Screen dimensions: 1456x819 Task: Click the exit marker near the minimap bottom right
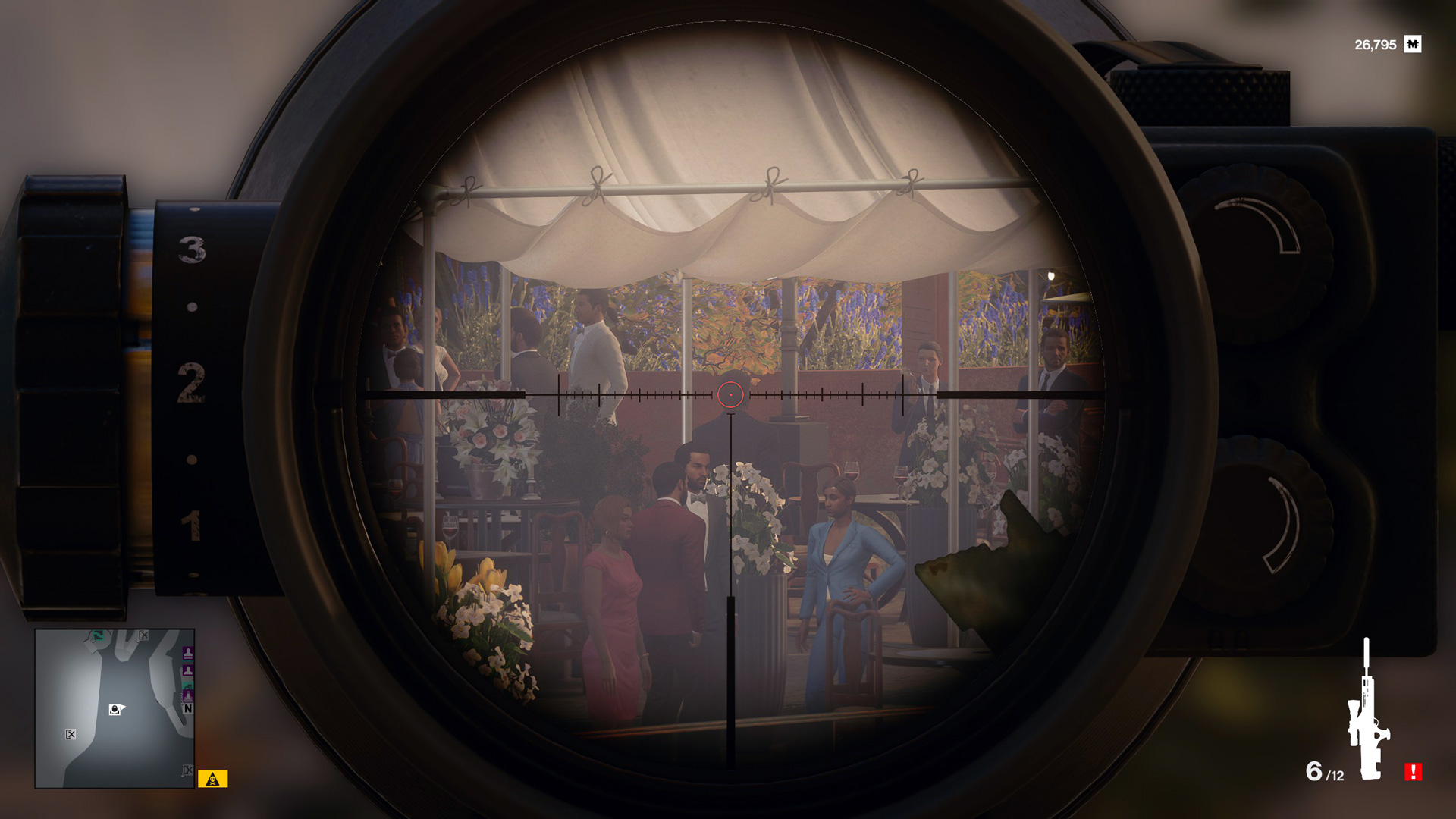tap(187, 769)
